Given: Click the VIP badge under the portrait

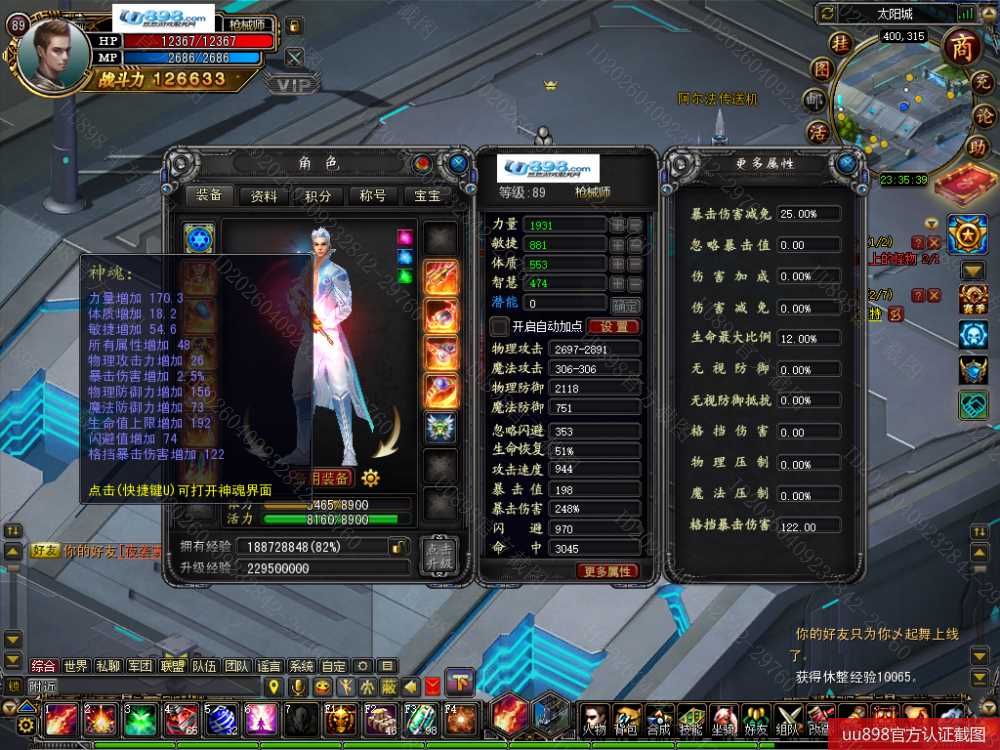Looking at the screenshot, I should [x=293, y=85].
